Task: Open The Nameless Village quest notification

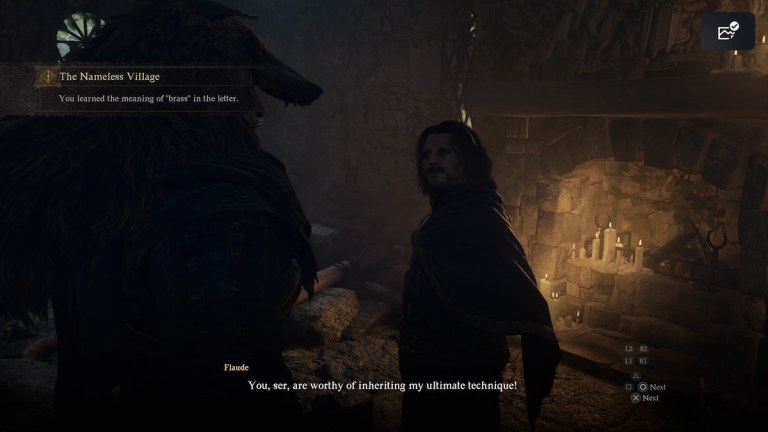Action: click(110, 76)
